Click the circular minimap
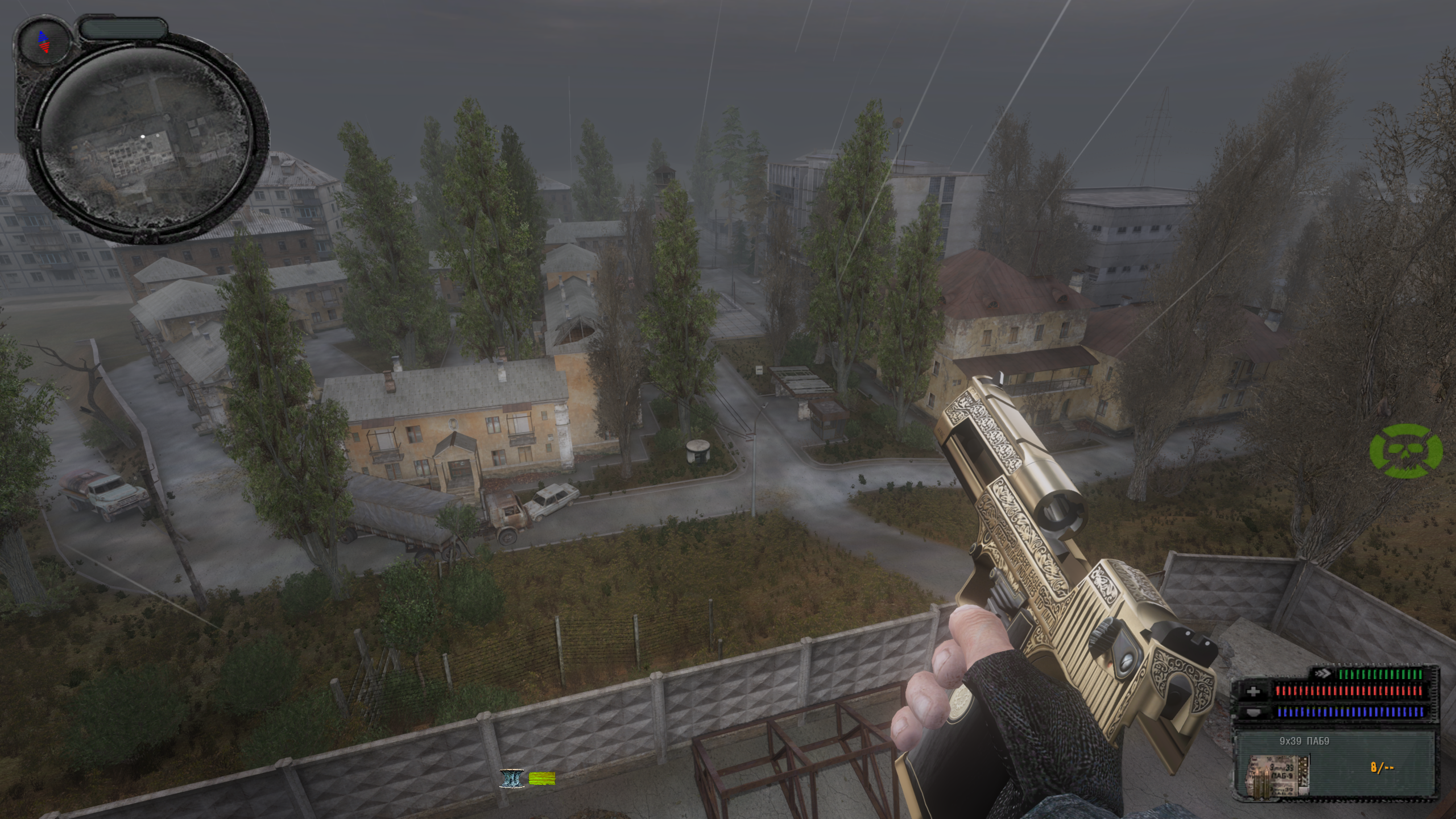The image size is (1456, 819). pyautogui.click(x=147, y=136)
